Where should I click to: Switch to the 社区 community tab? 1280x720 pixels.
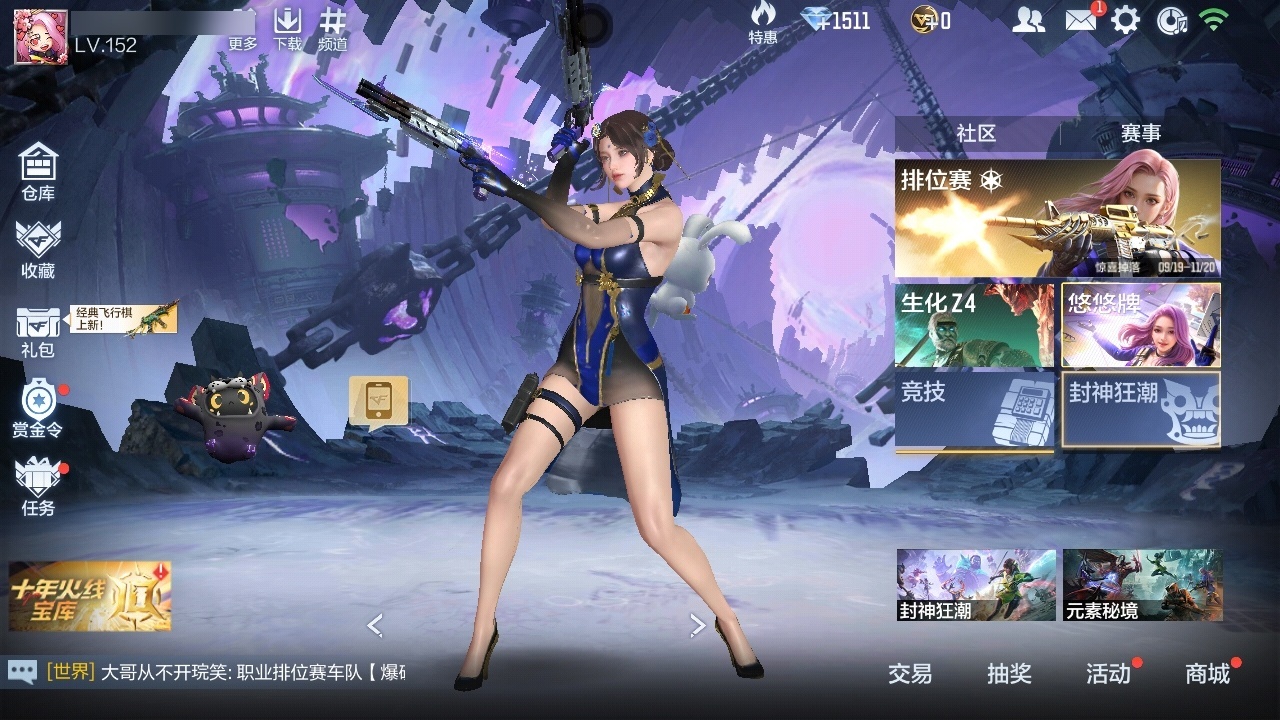976,133
